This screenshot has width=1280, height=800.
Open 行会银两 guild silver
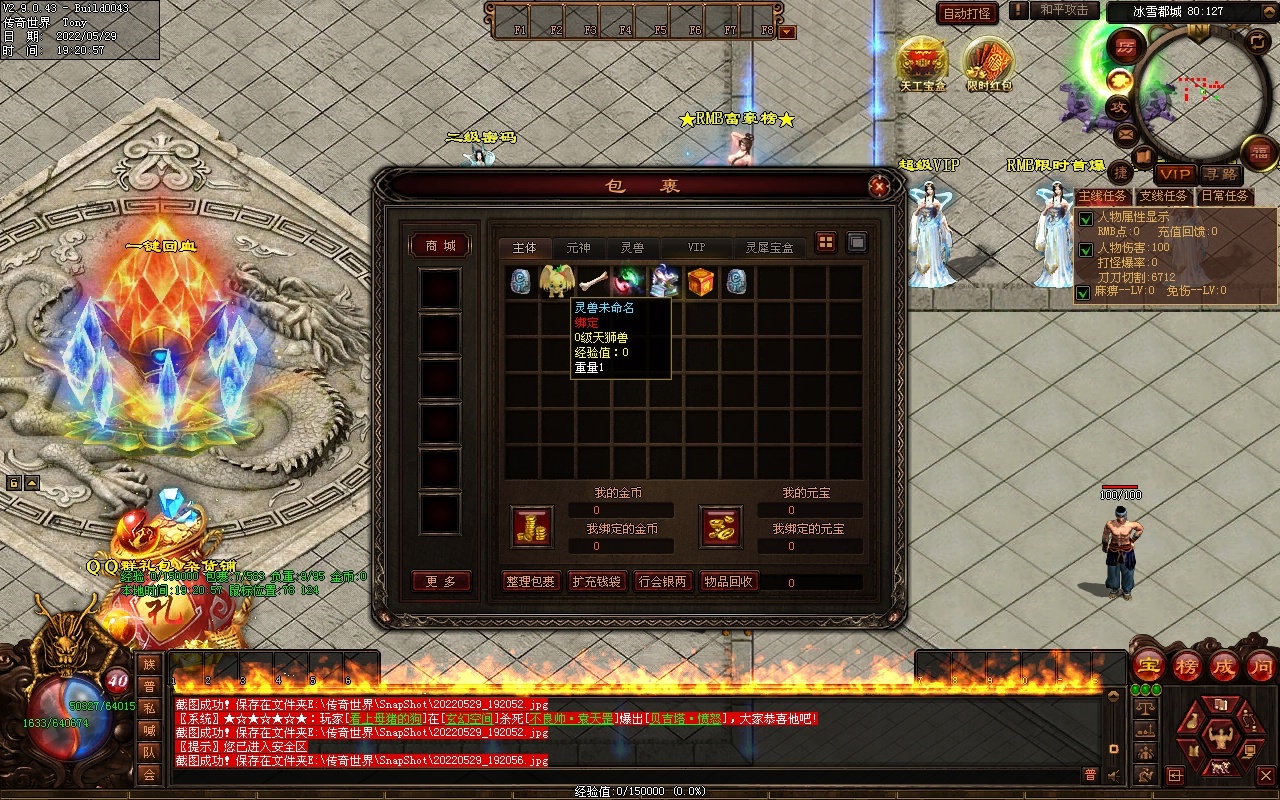[x=663, y=582]
